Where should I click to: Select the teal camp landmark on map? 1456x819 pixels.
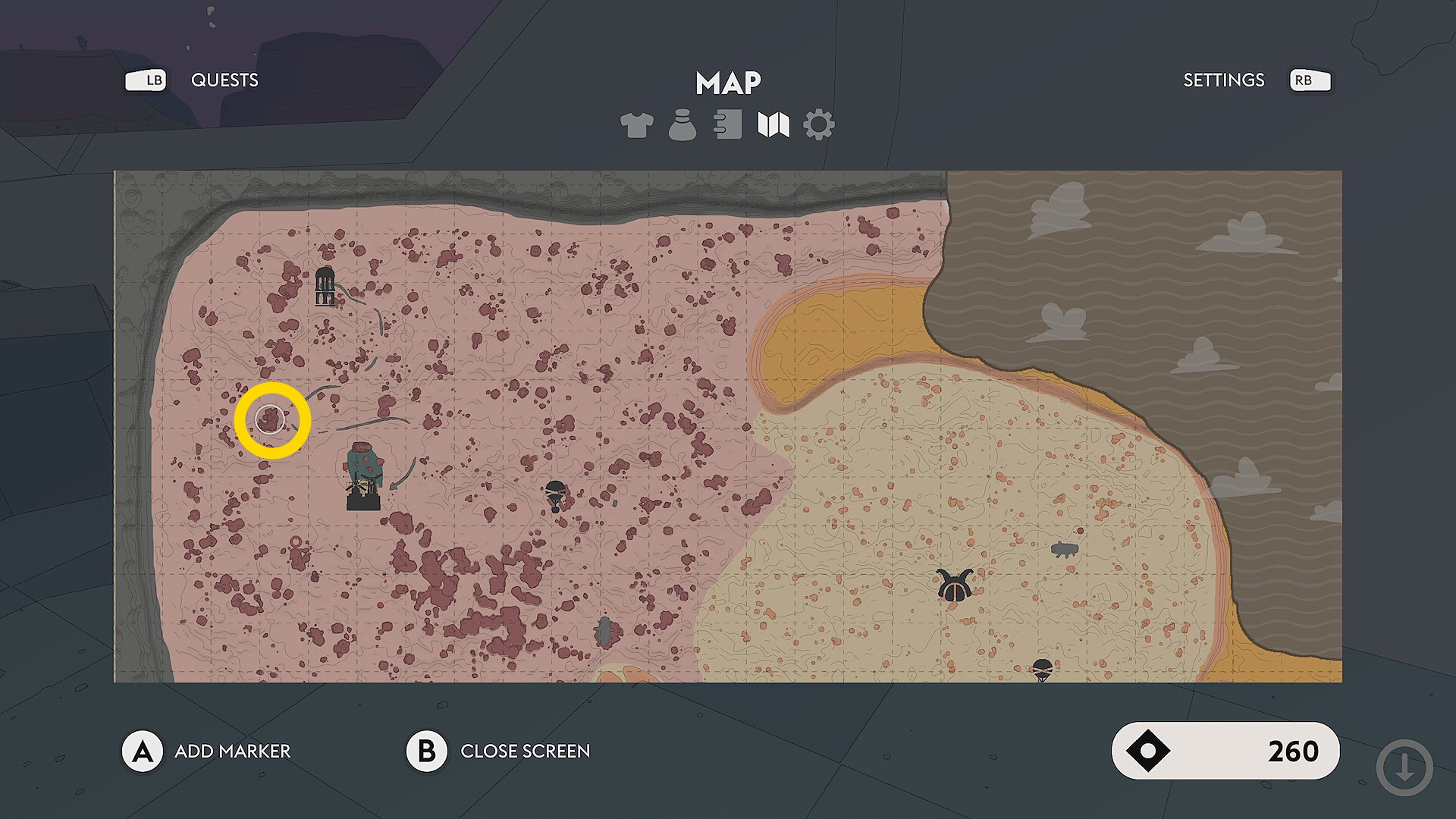point(364,477)
